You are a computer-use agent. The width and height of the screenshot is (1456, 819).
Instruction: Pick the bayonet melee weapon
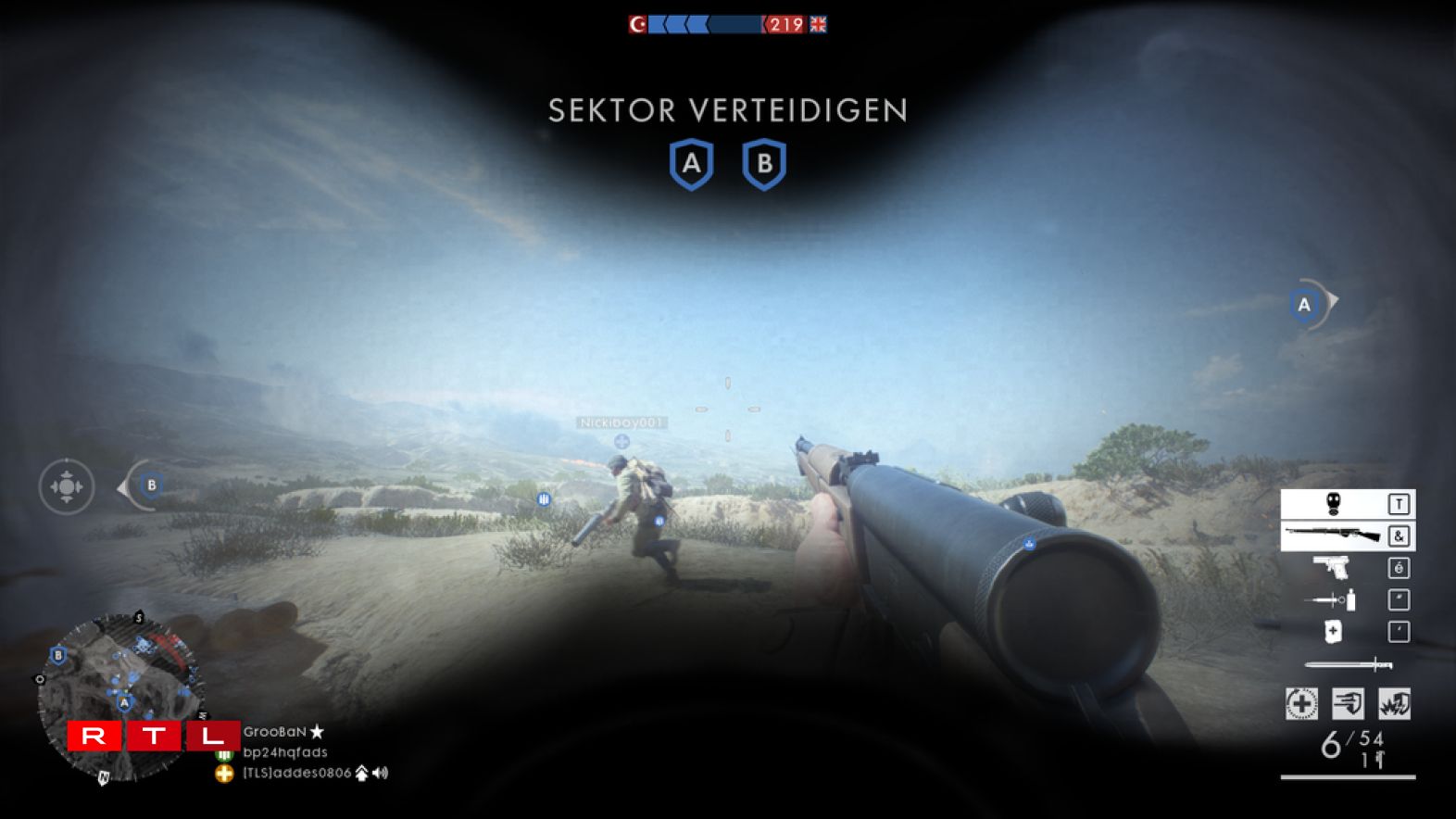click(x=1348, y=664)
